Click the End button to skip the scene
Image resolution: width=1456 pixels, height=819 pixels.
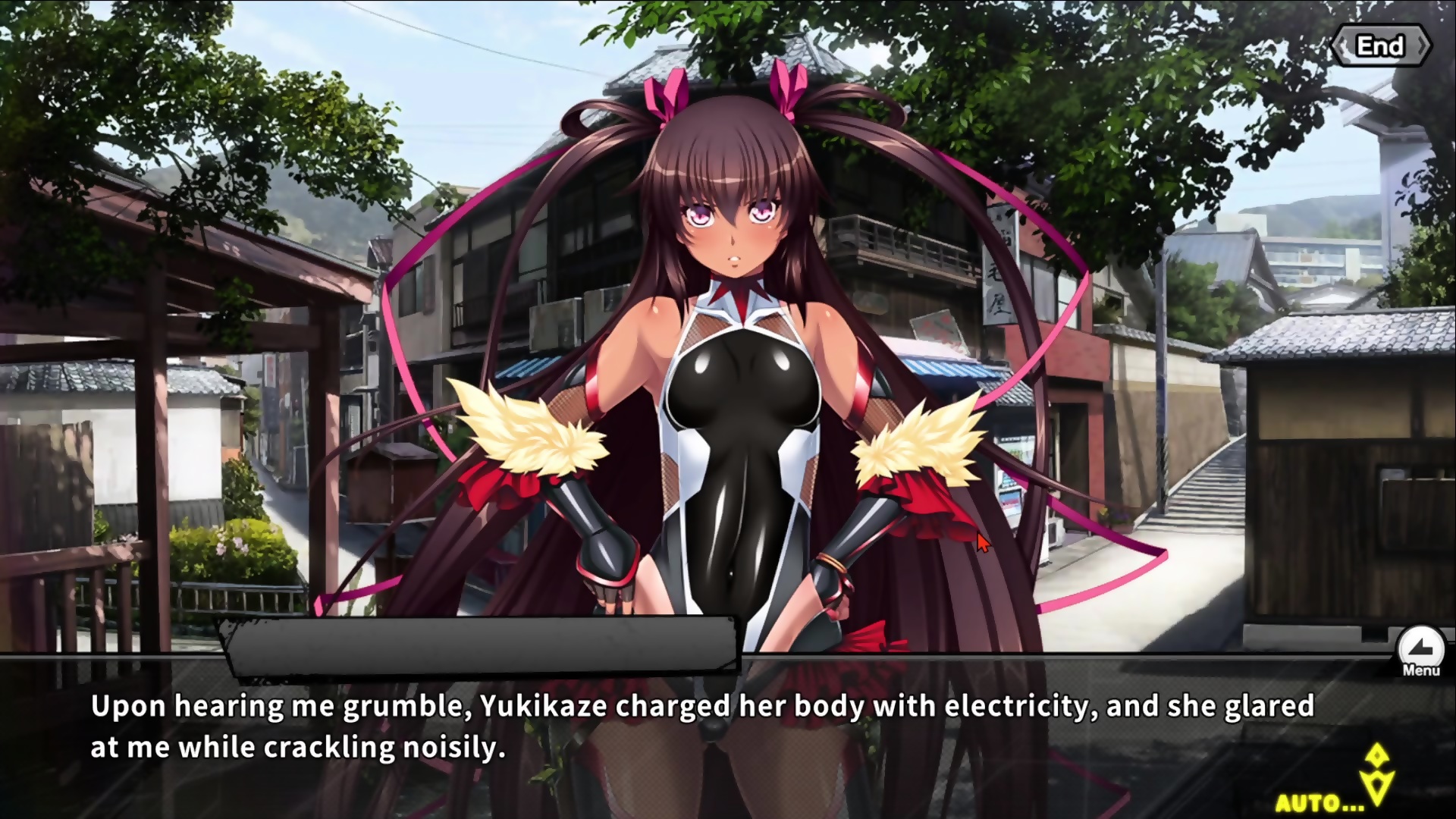click(1380, 46)
